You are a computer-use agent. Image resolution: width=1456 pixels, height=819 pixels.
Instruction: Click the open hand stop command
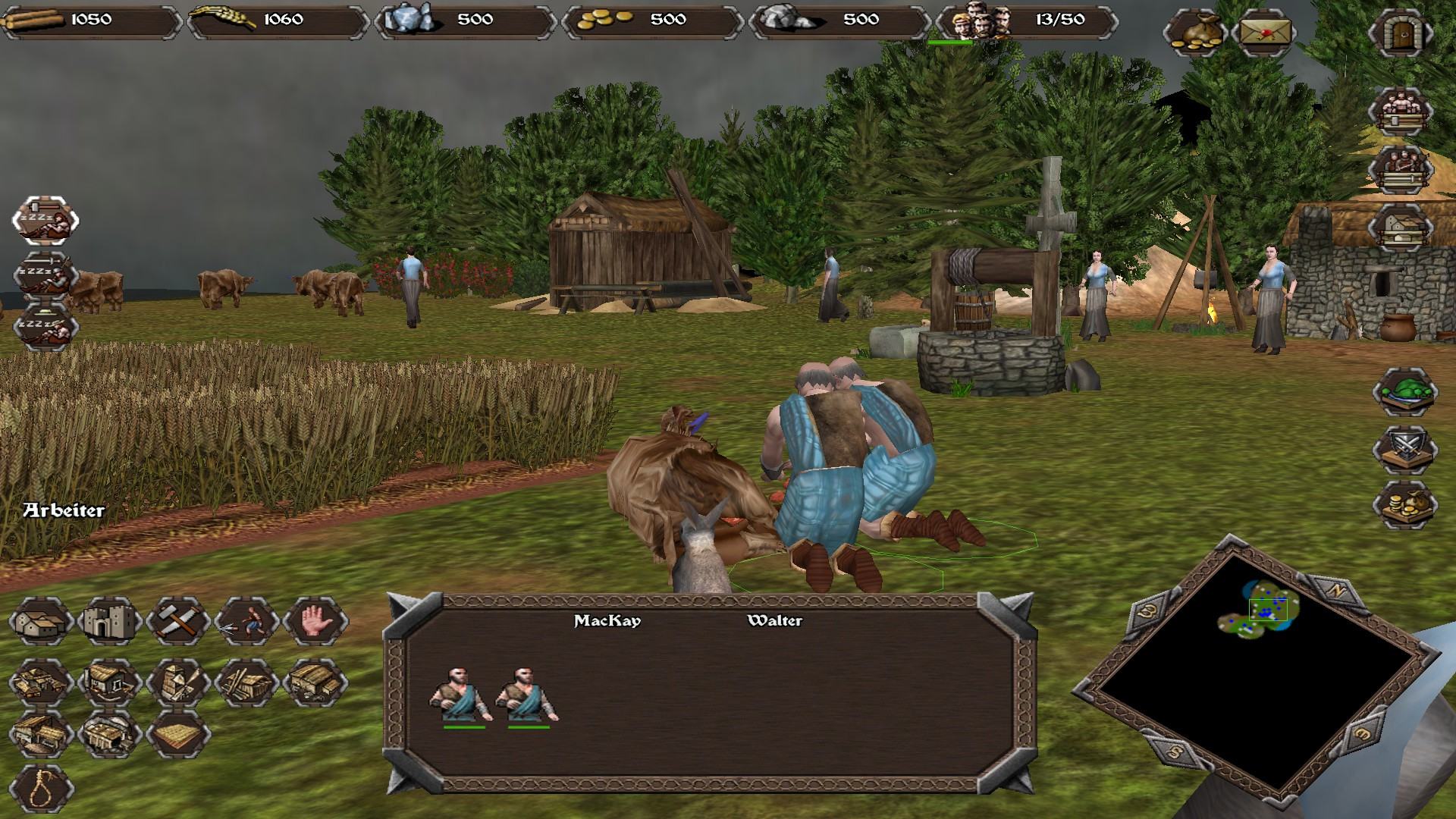click(x=315, y=622)
